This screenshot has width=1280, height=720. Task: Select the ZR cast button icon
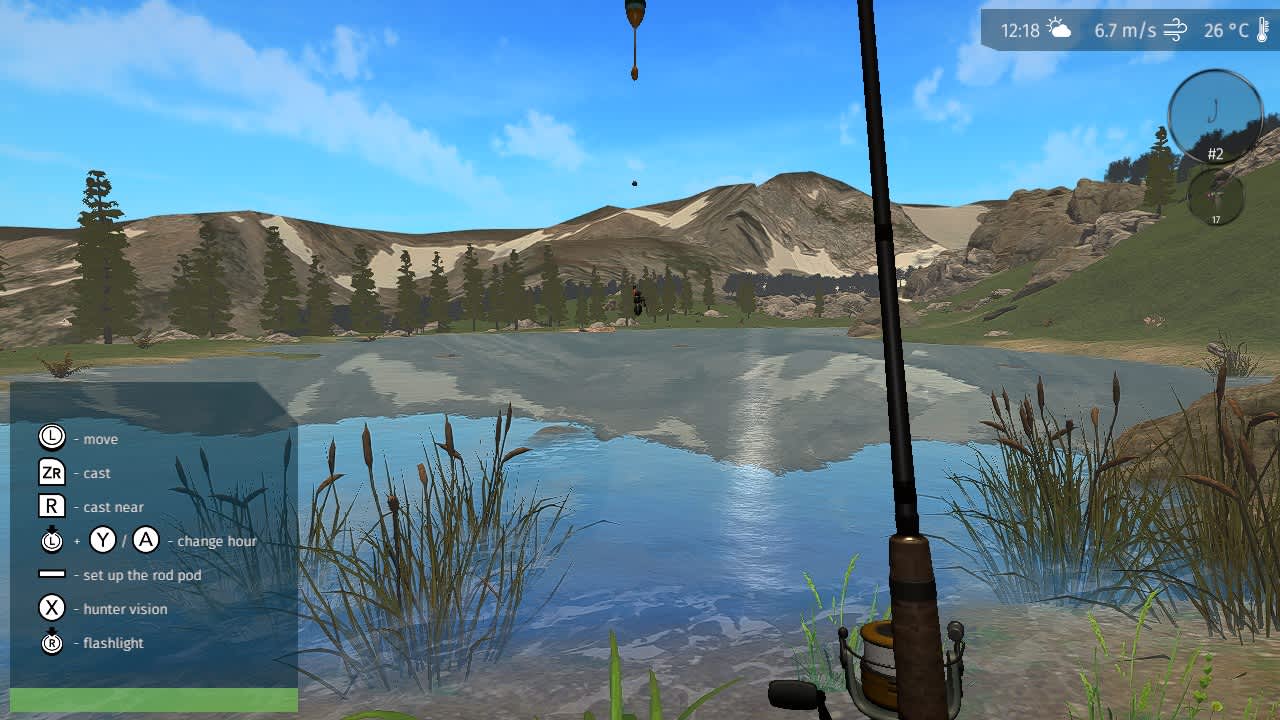click(50, 472)
